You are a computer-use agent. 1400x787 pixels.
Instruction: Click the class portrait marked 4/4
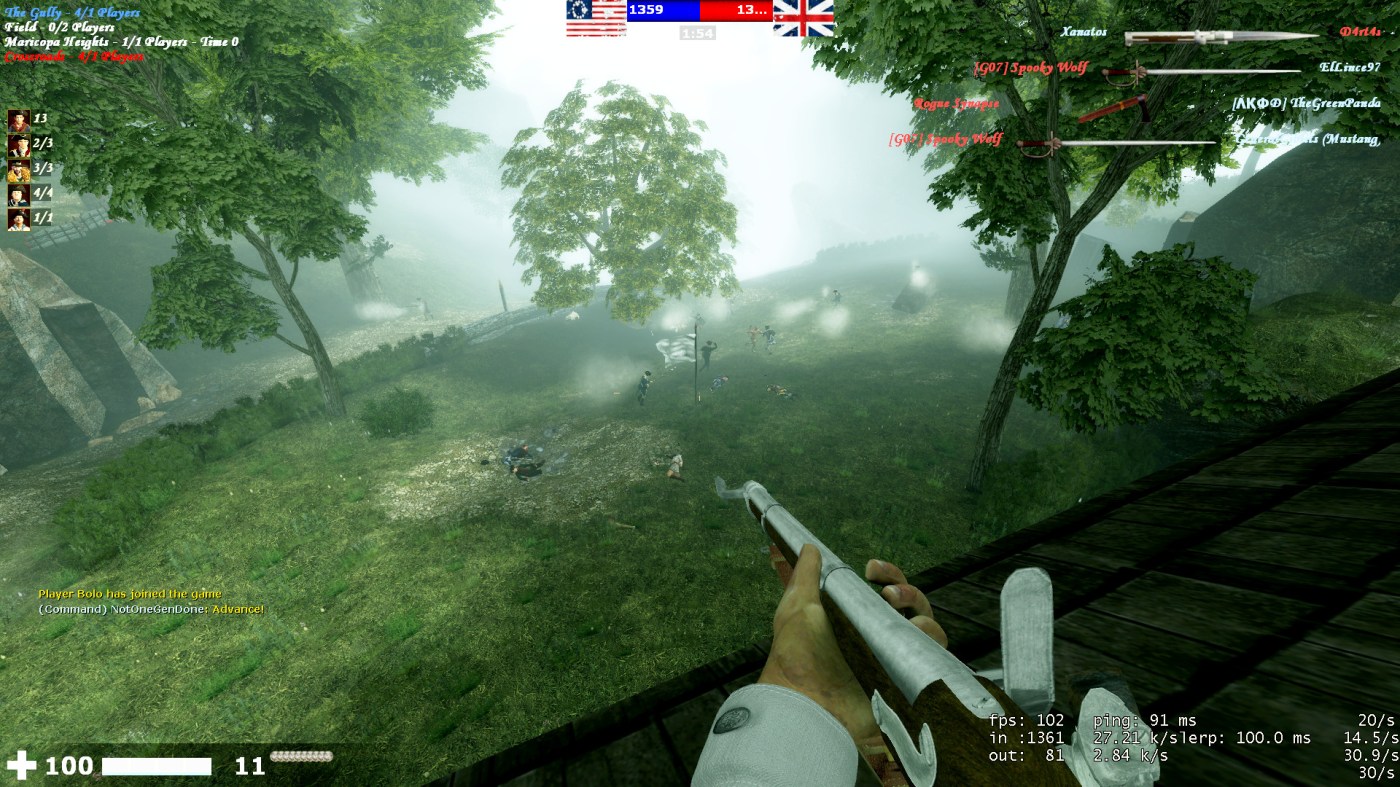point(19,195)
